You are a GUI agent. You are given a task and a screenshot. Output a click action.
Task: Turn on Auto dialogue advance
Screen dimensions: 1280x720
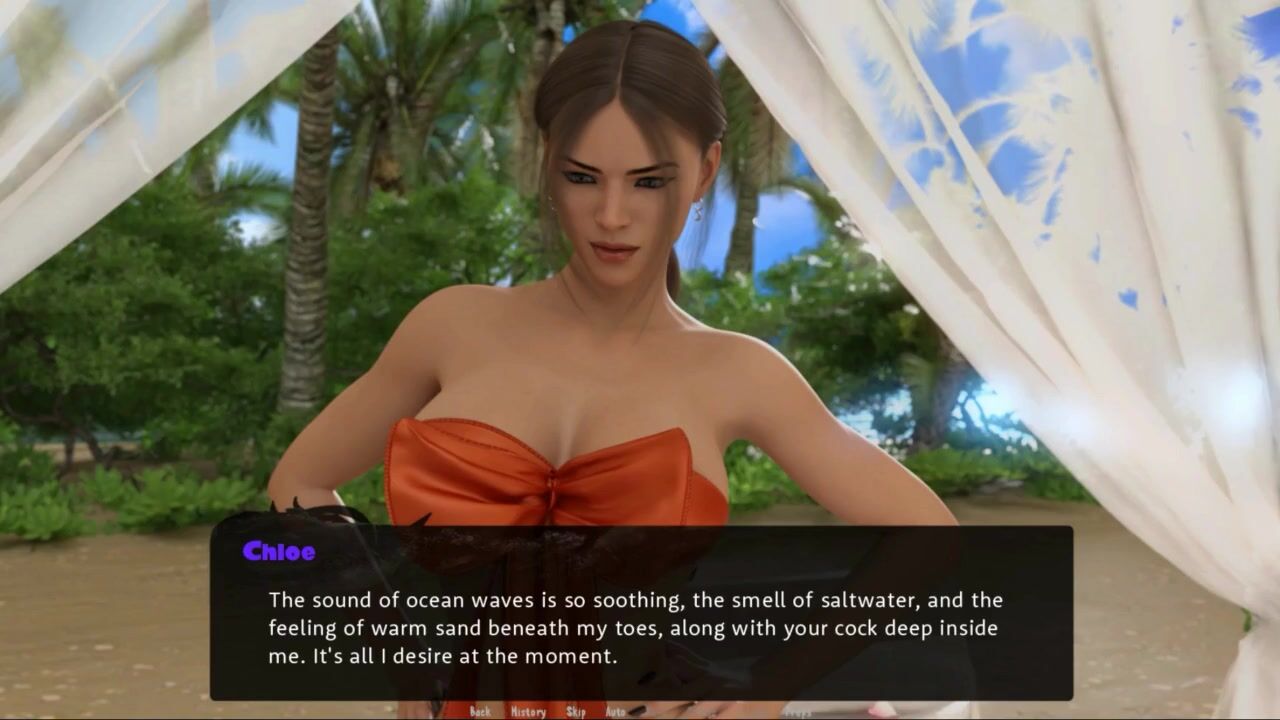(x=615, y=711)
